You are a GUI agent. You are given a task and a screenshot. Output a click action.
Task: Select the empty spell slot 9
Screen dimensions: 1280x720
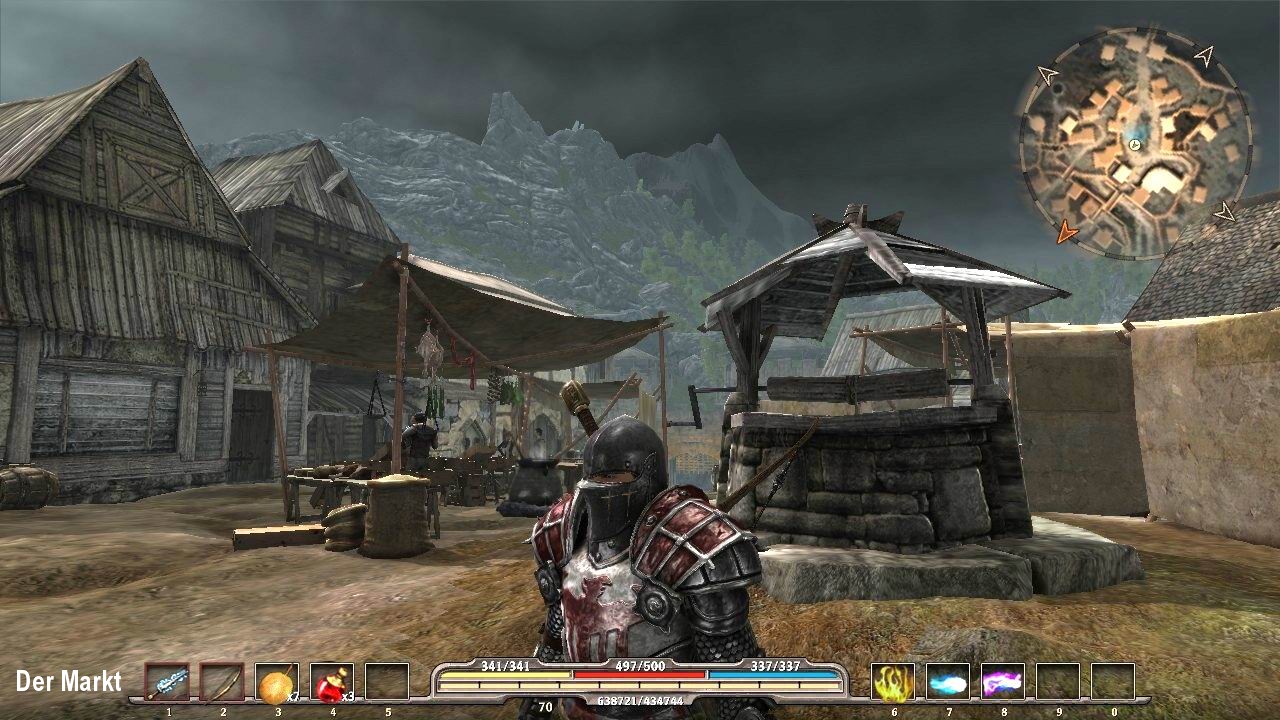coord(1058,681)
